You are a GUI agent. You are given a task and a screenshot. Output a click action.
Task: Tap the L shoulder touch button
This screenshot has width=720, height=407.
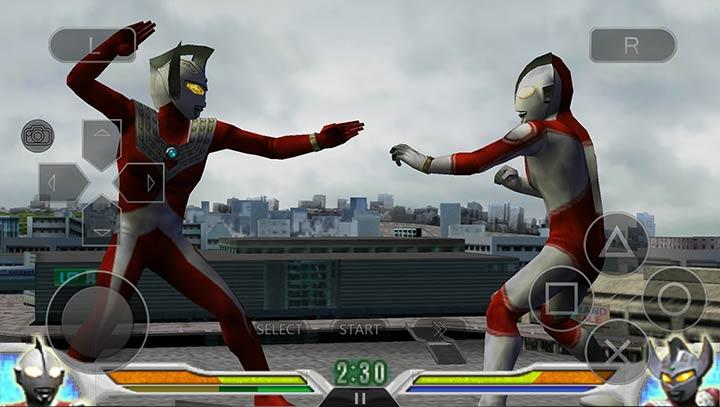click(x=92, y=45)
